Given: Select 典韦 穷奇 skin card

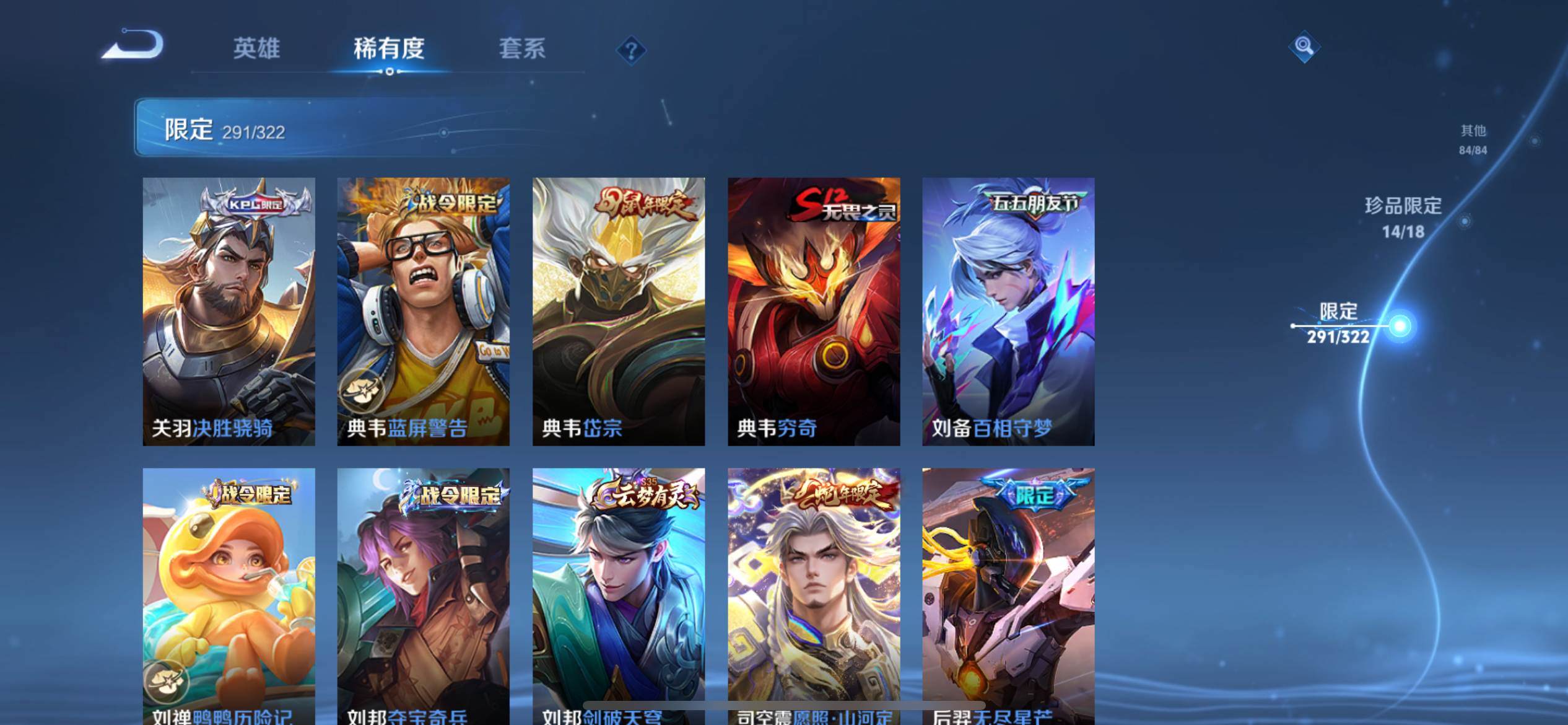Looking at the screenshot, I should [x=813, y=311].
